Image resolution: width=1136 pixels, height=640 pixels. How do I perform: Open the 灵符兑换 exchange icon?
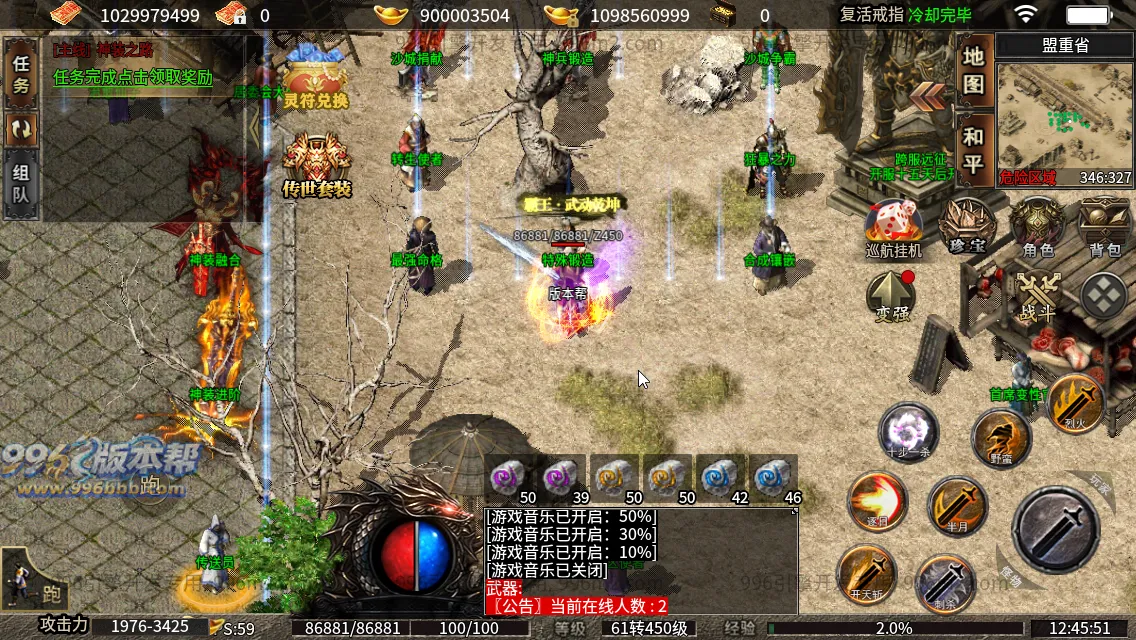(x=315, y=84)
